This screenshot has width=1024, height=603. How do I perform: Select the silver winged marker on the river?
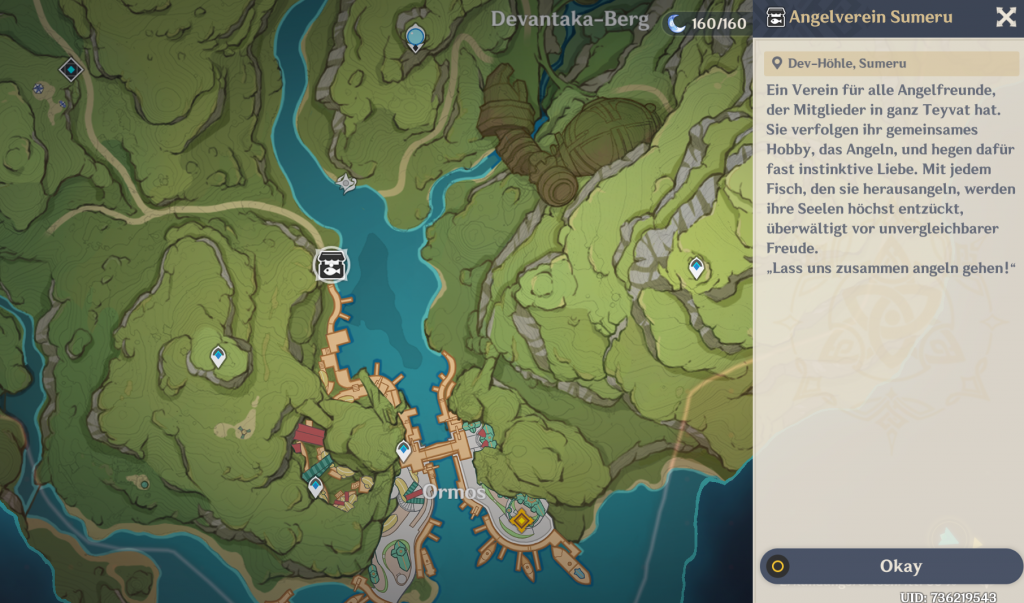click(x=347, y=182)
